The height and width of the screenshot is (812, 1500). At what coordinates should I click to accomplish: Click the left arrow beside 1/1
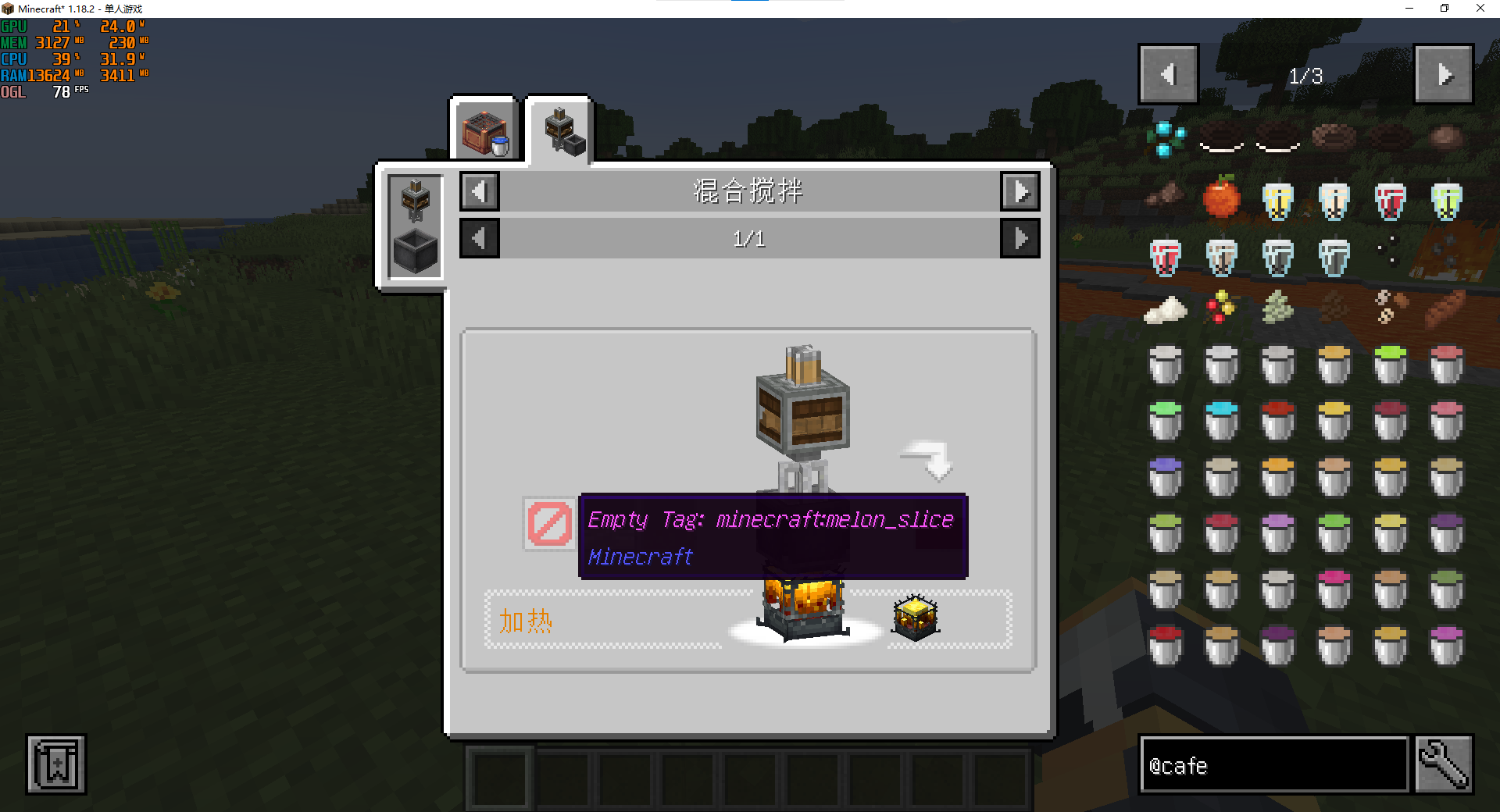click(x=479, y=238)
